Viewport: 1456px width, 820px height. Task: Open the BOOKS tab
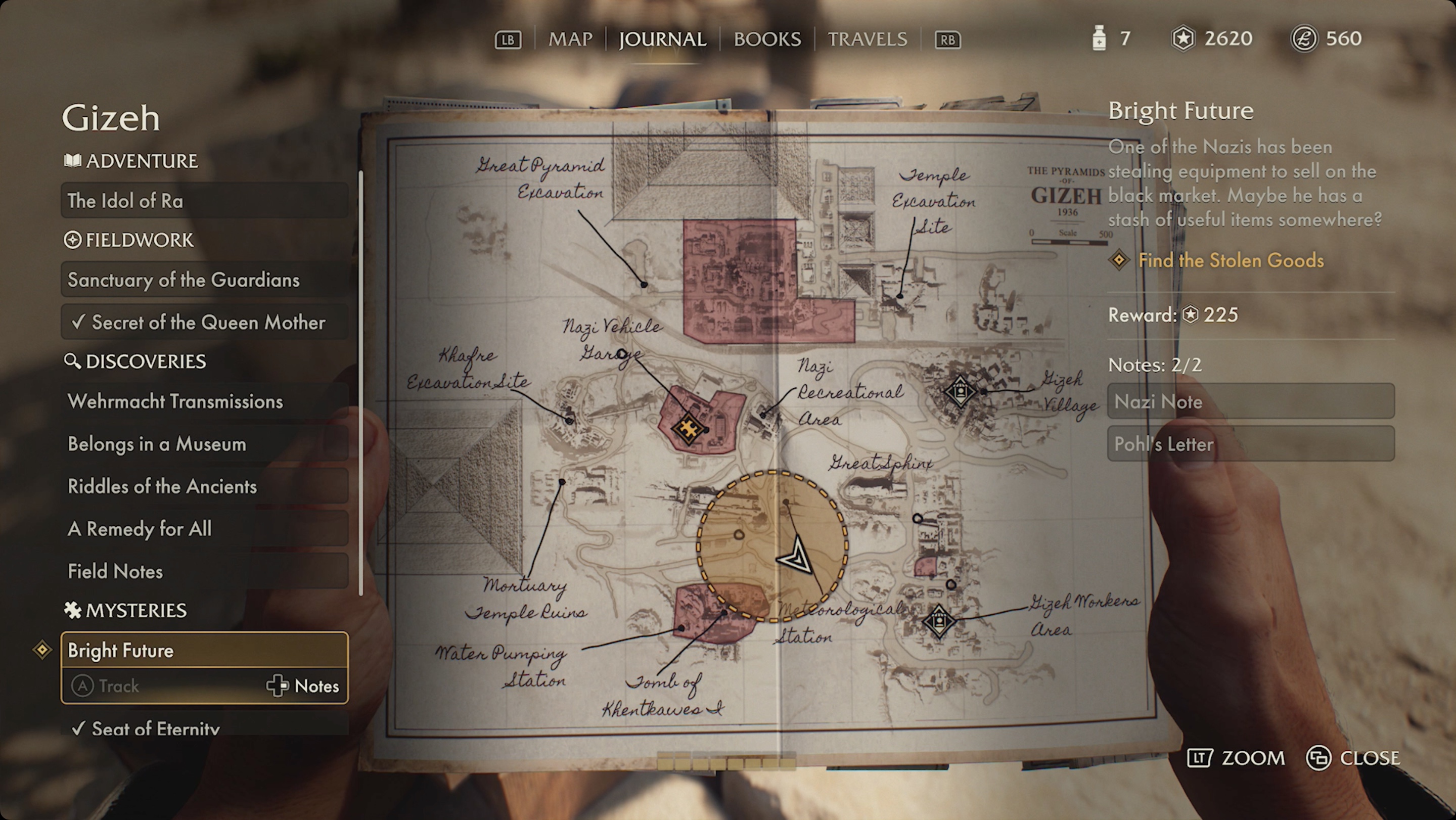[766, 39]
